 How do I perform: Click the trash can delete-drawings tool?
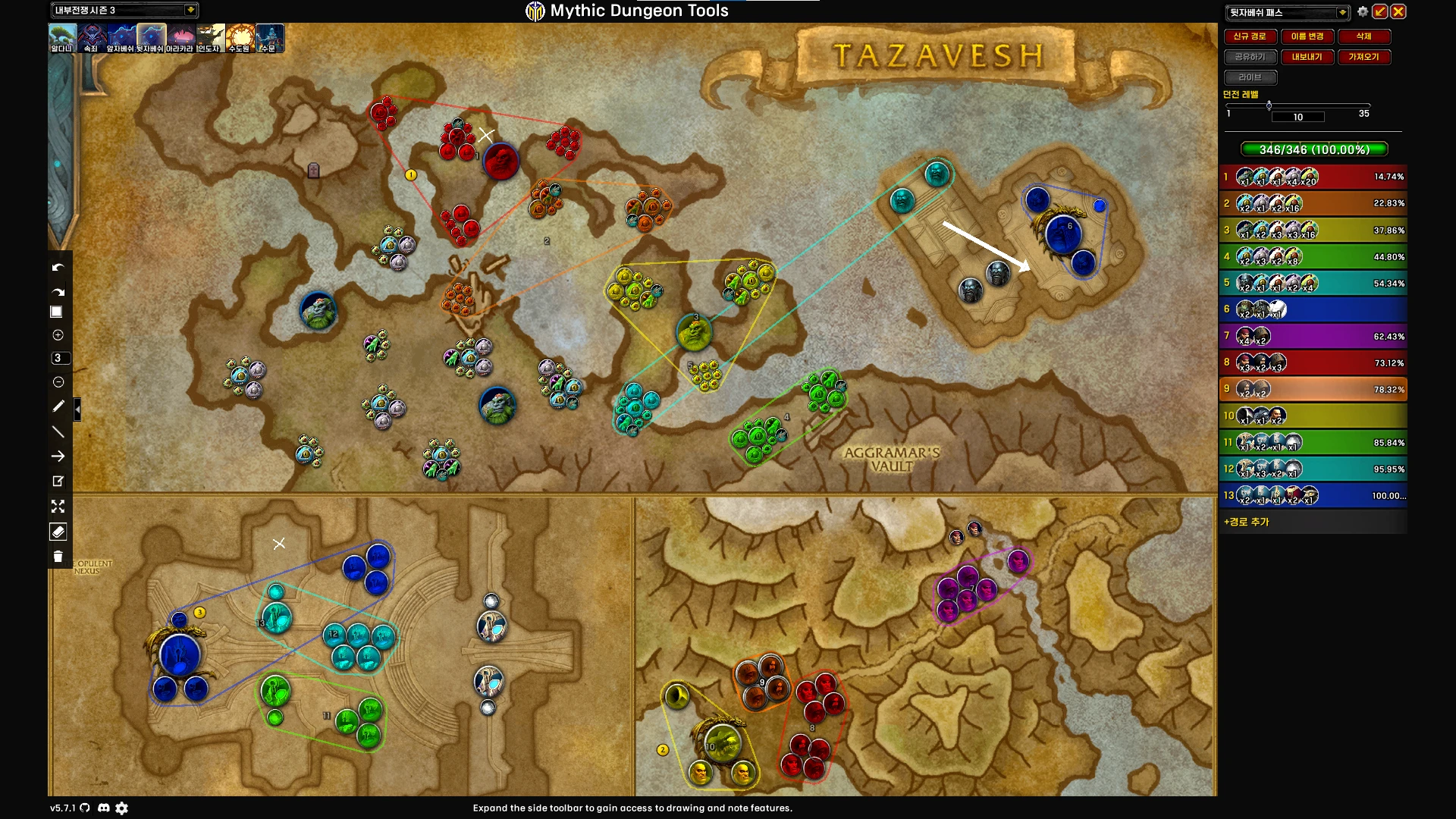pos(58,557)
